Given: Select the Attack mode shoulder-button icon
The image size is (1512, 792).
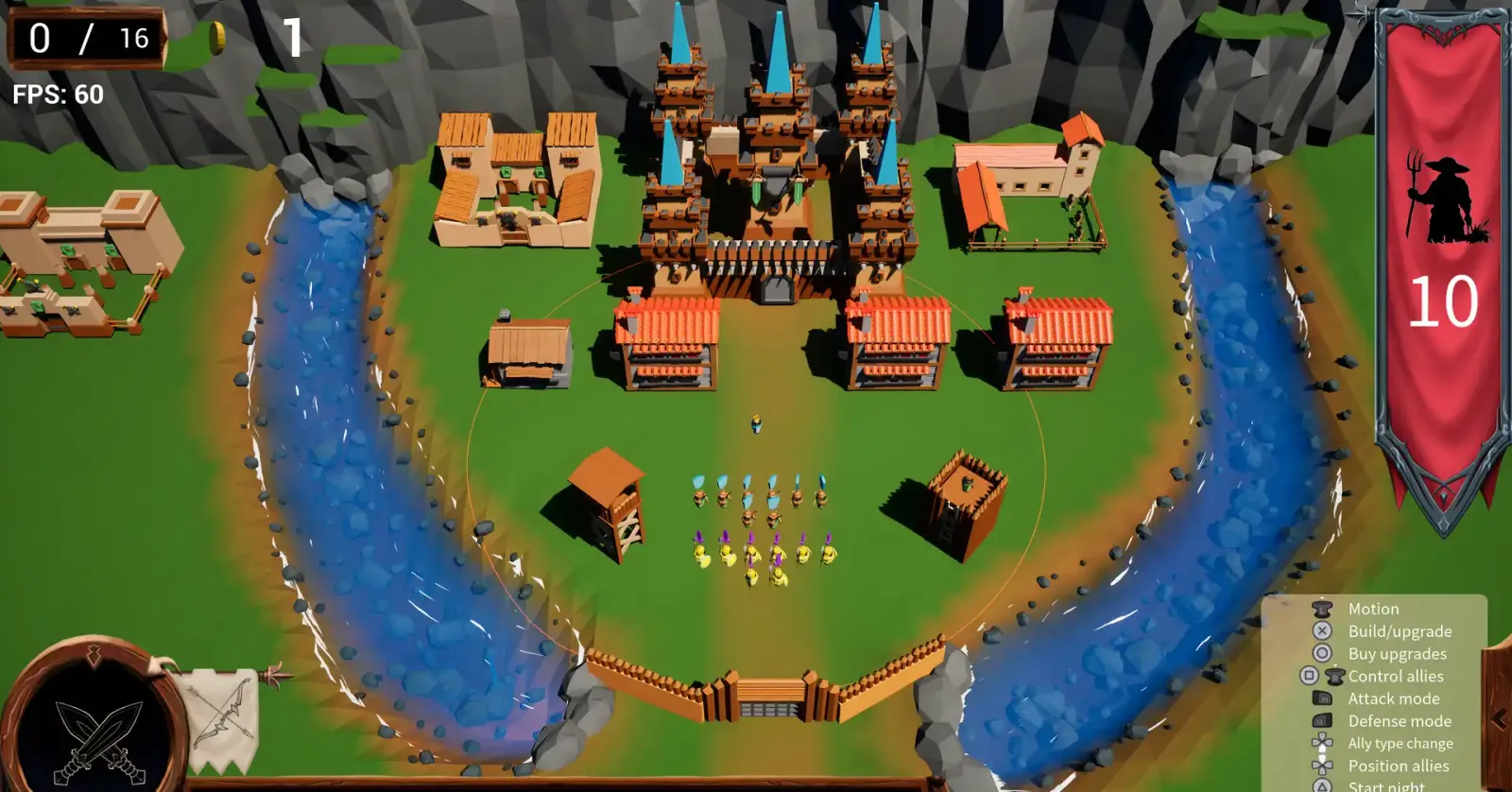Looking at the screenshot, I should 1320,698.
